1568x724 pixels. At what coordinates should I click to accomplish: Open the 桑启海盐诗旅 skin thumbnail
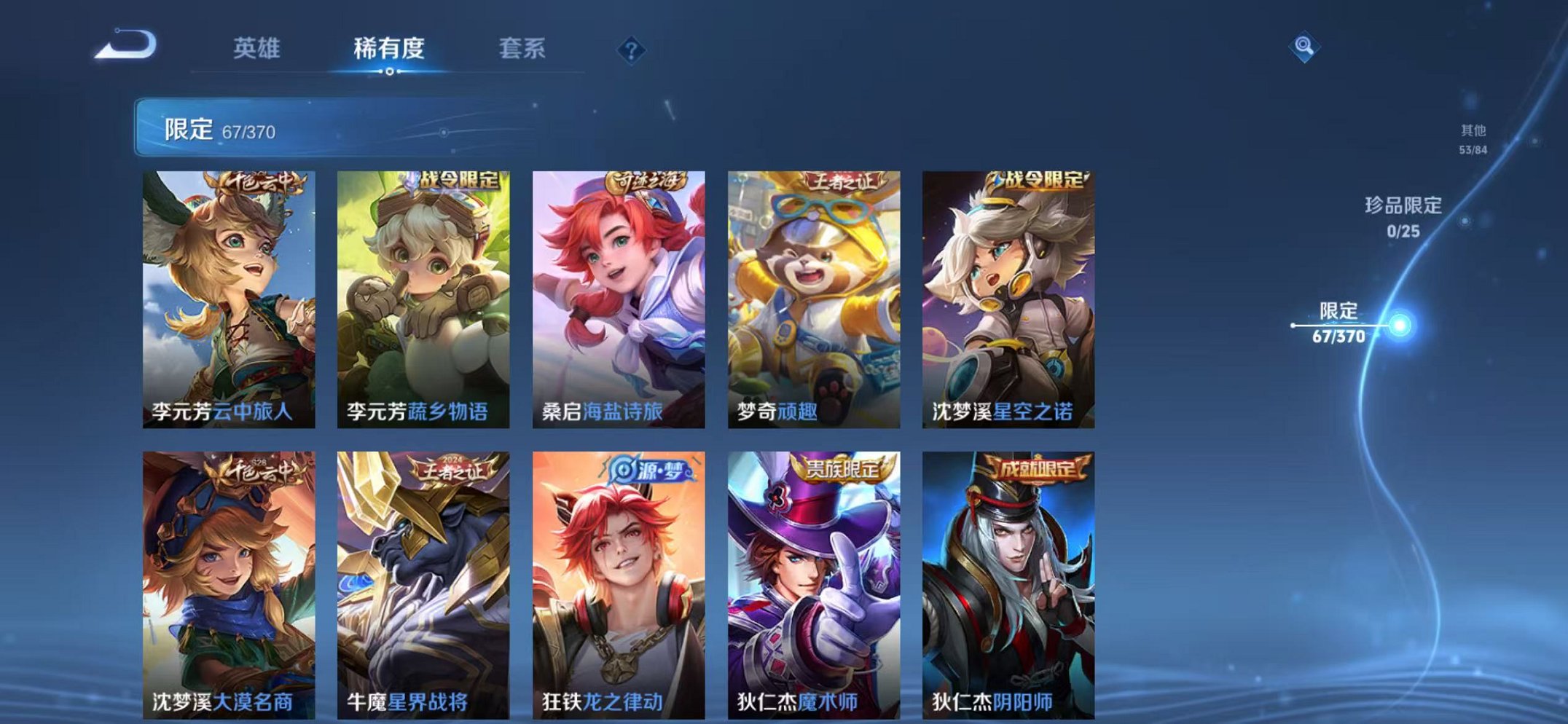tap(619, 291)
